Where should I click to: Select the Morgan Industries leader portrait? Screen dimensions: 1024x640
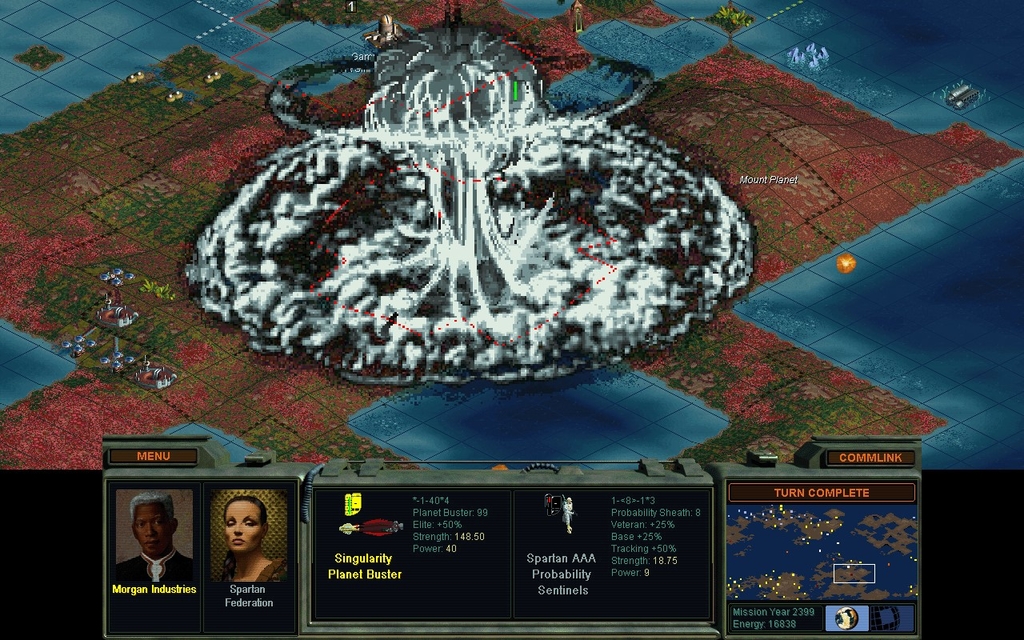point(153,535)
